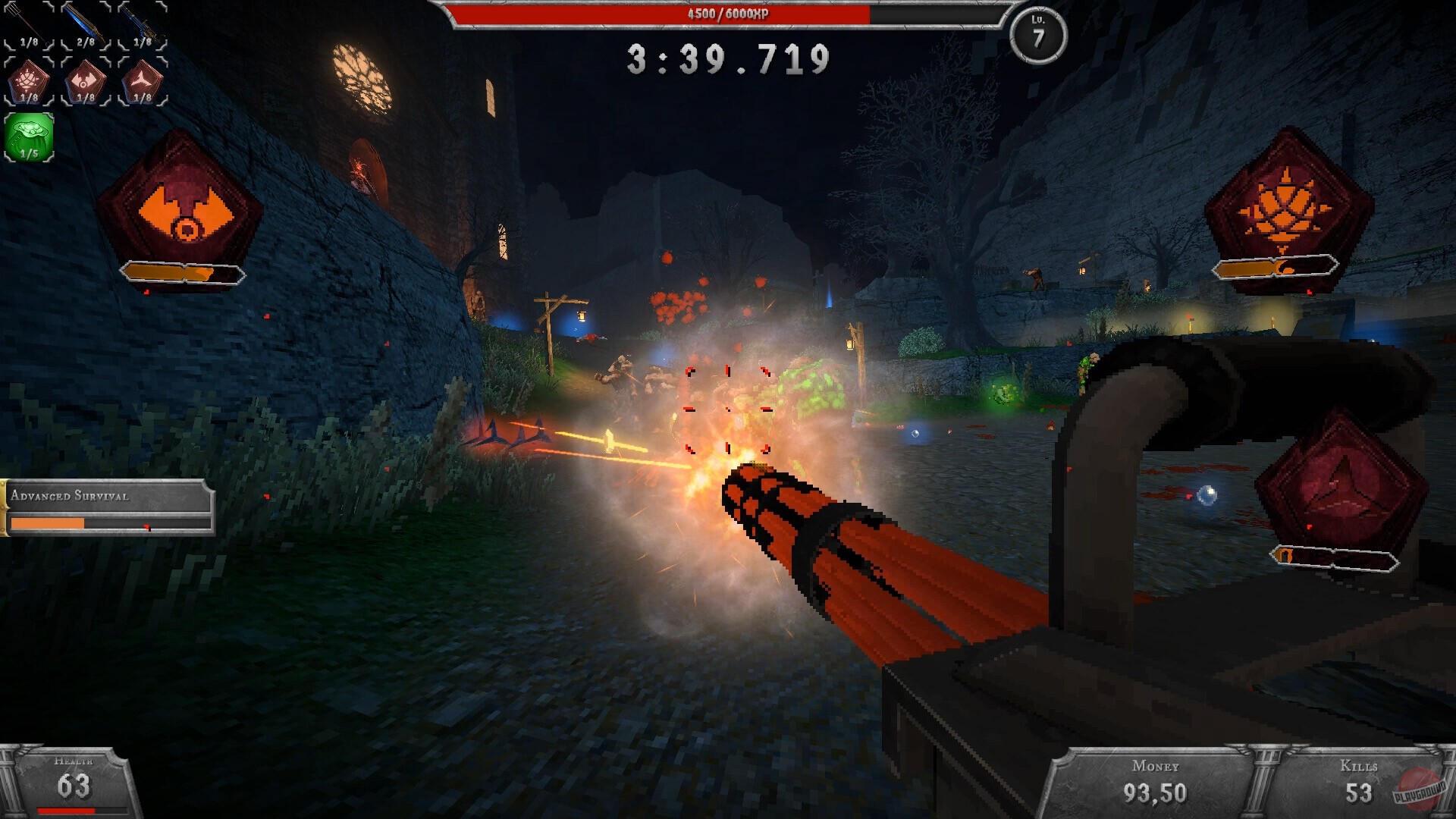The width and height of the screenshot is (1456, 819).
Task: Toggle the Advanced Survival objective banner
Action: (71, 496)
